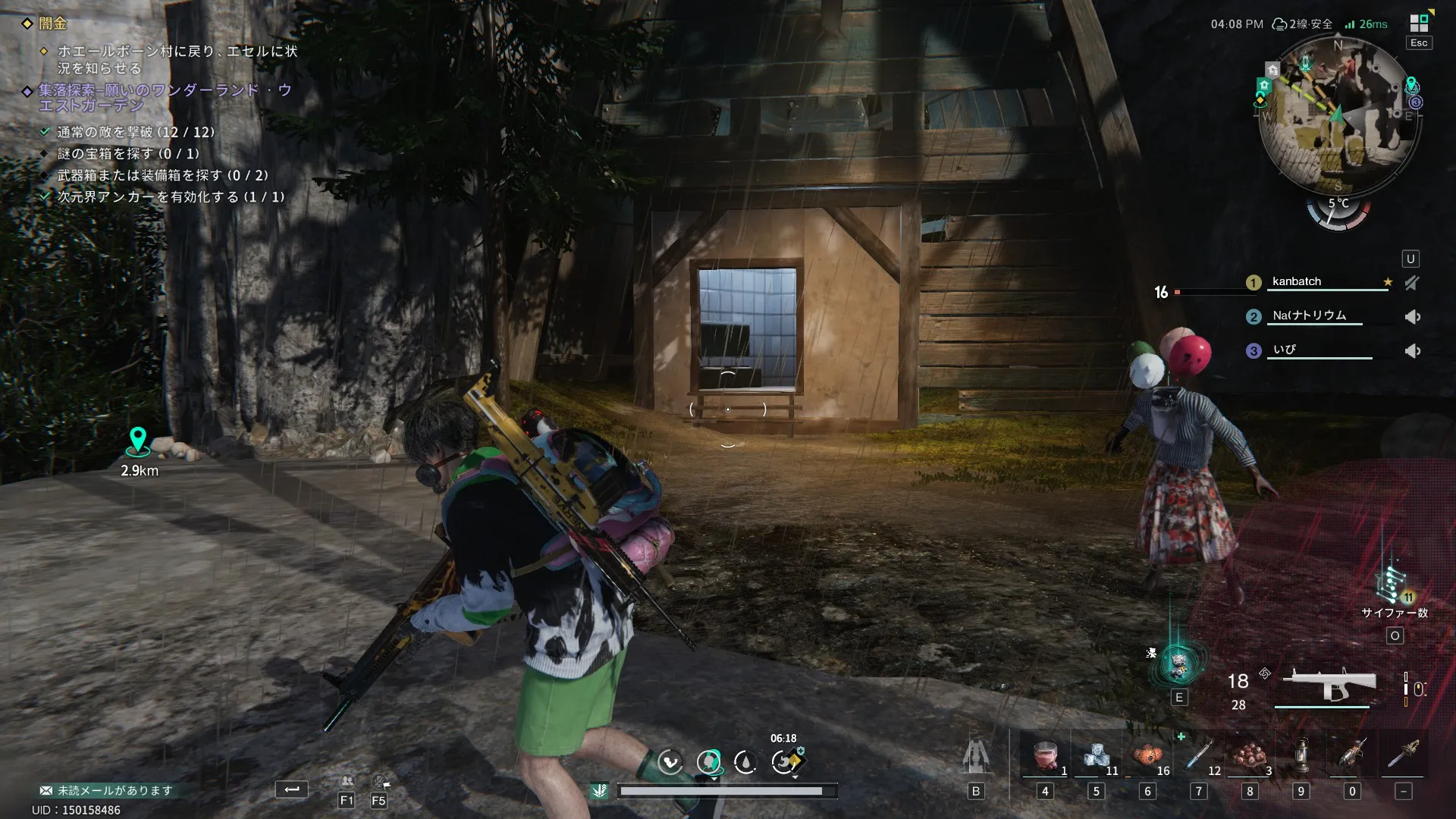
Task: Toggle voice speaker for teammate いび
Action: coord(1412,351)
